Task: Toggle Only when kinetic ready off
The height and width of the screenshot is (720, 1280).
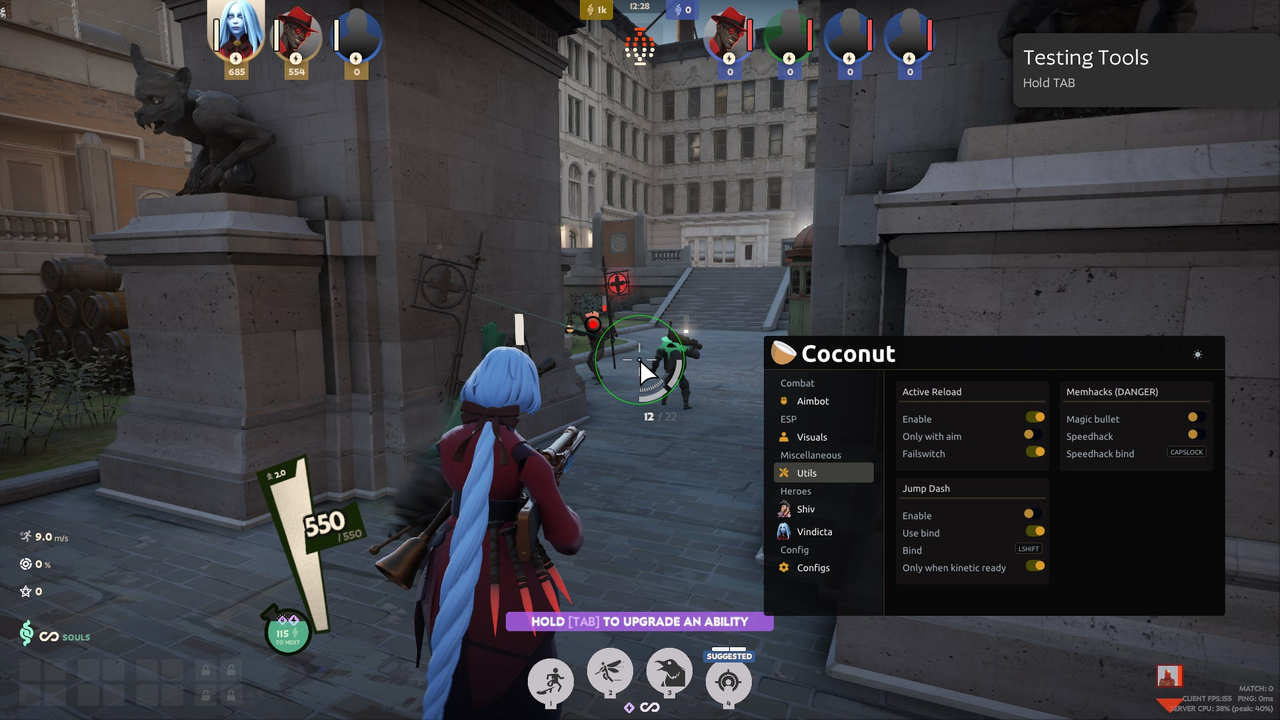Action: (1035, 566)
